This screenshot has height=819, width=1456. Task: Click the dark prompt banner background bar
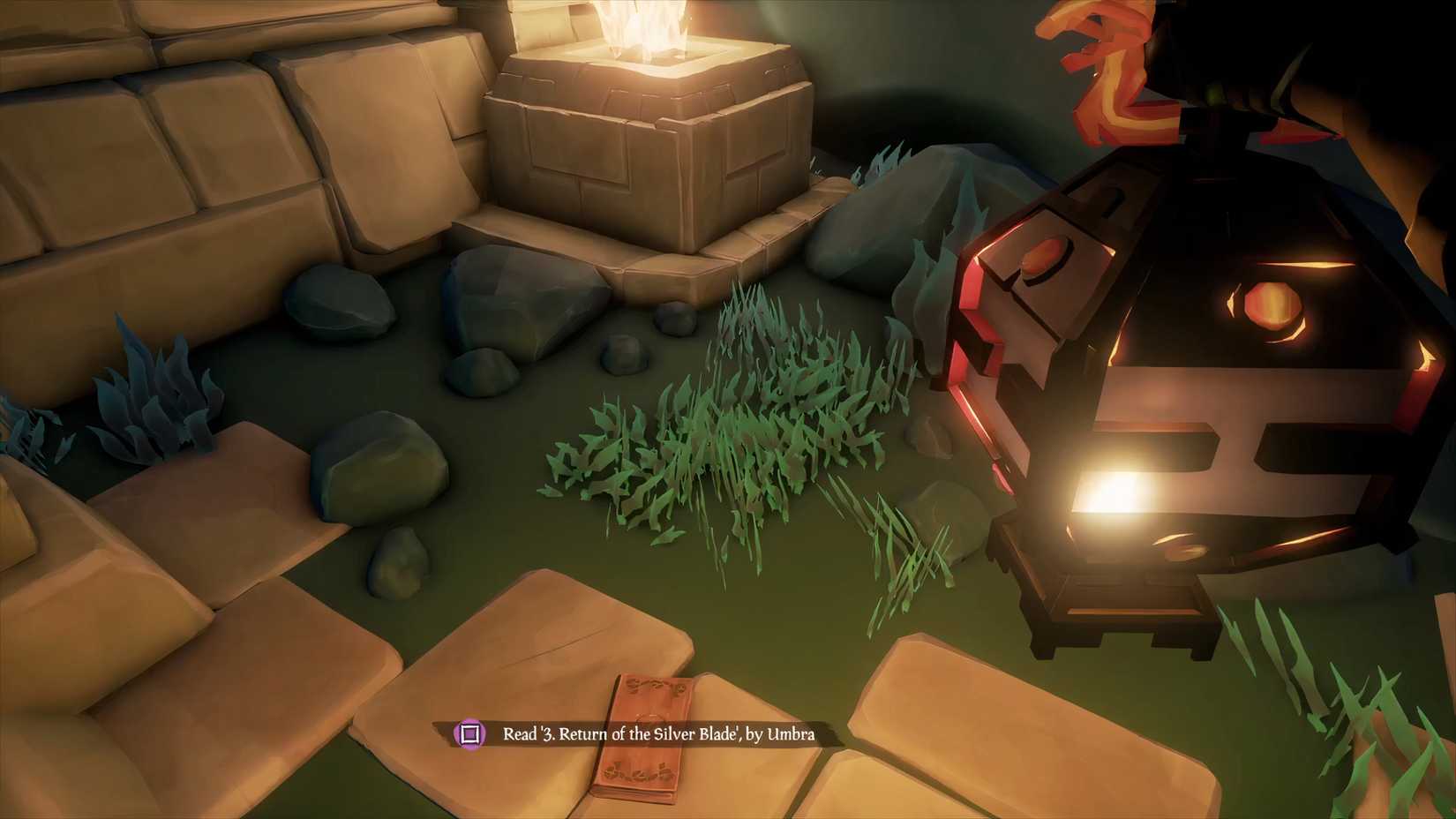click(618, 734)
